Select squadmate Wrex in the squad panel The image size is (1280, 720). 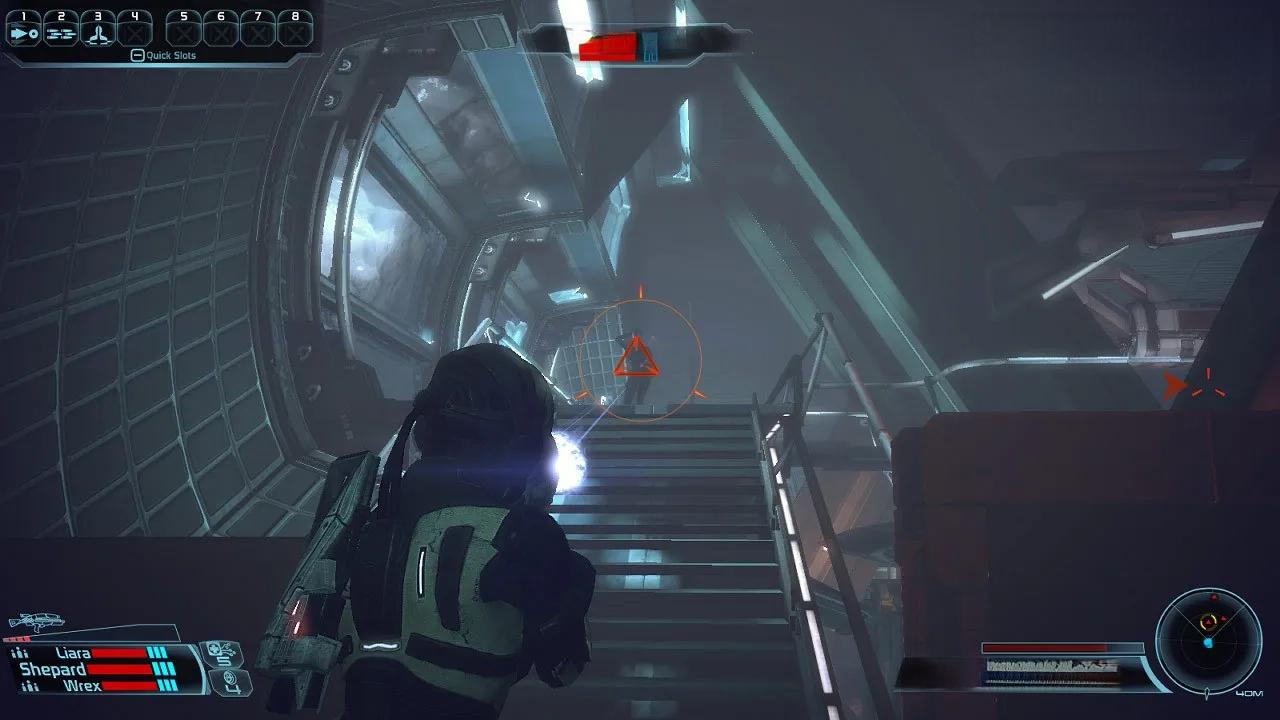coord(80,686)
